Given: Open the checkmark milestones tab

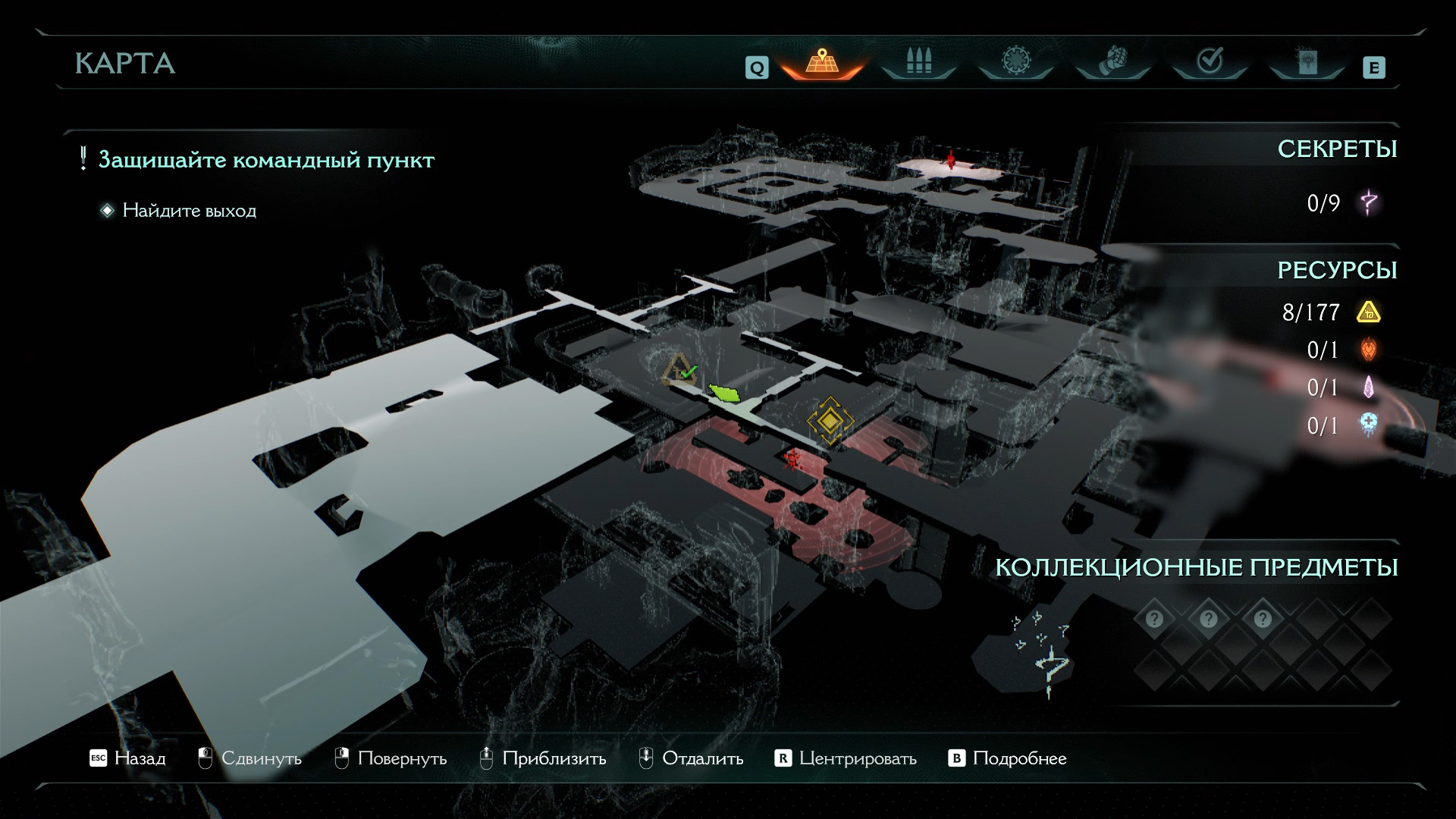Looking at the screenshot, I should (1209, 61).
